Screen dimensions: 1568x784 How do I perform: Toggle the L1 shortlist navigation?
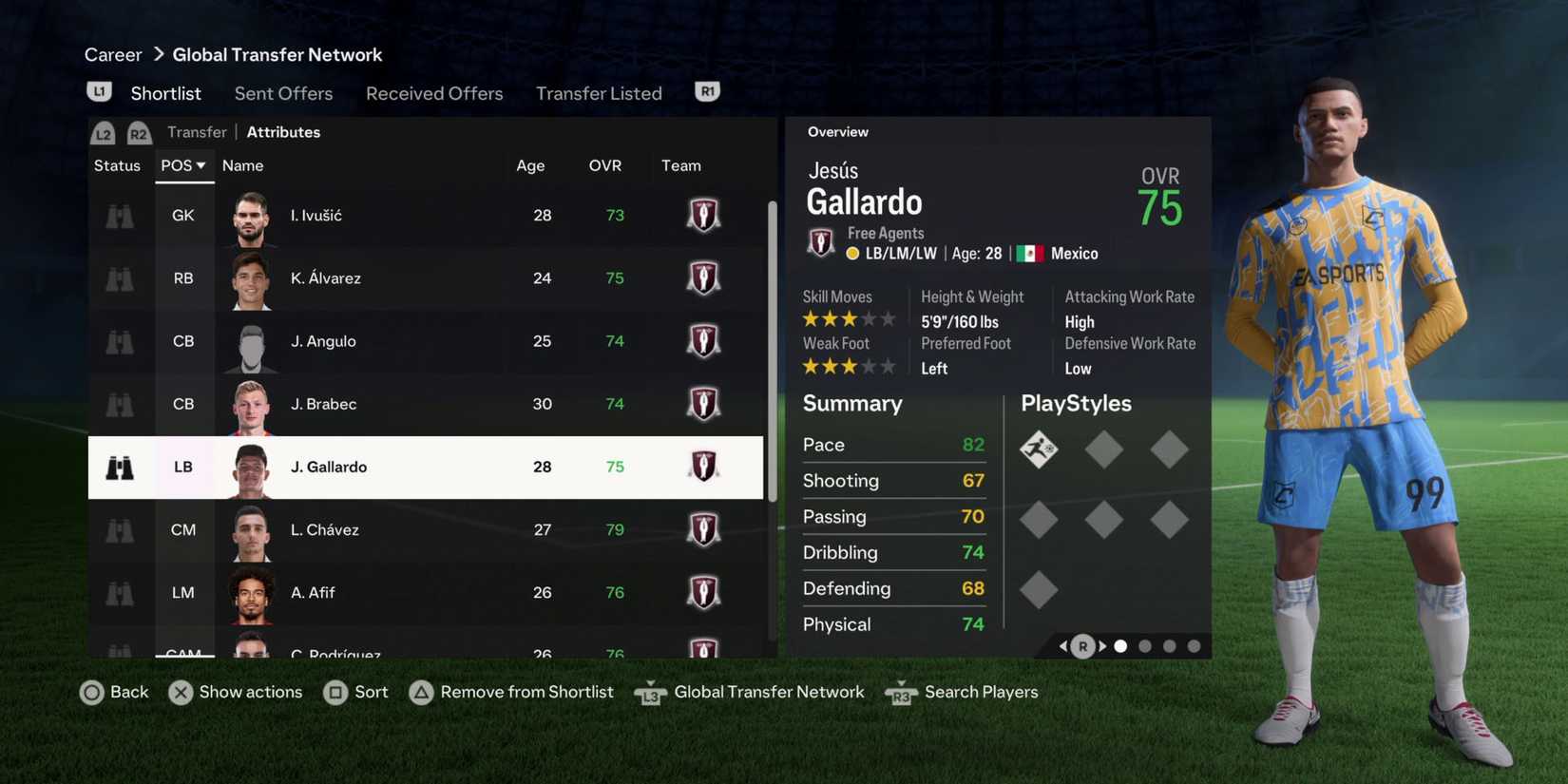point(99,89)
